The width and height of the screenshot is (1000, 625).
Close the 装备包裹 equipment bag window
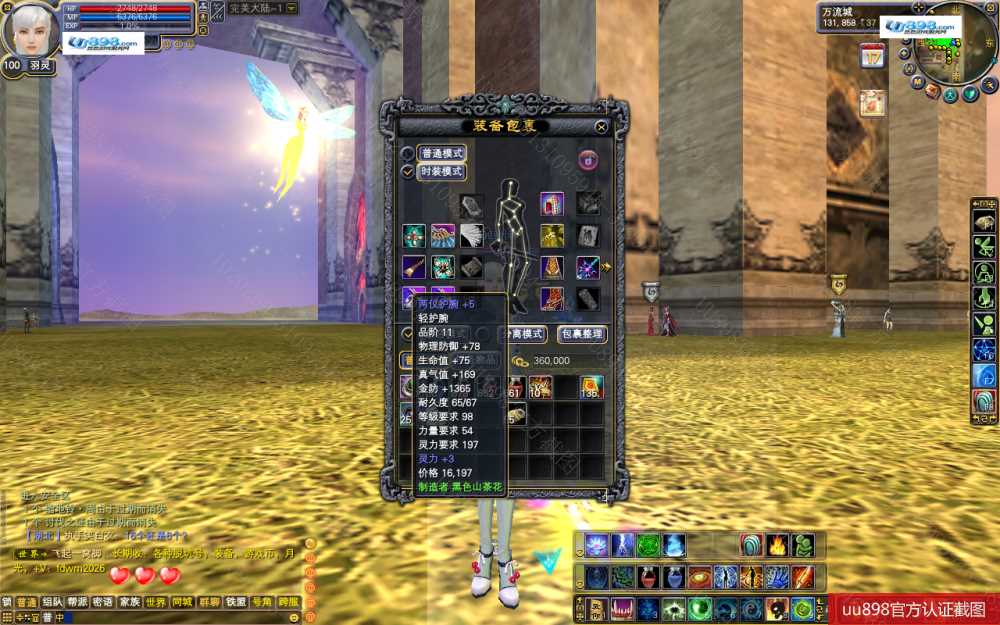601,127
